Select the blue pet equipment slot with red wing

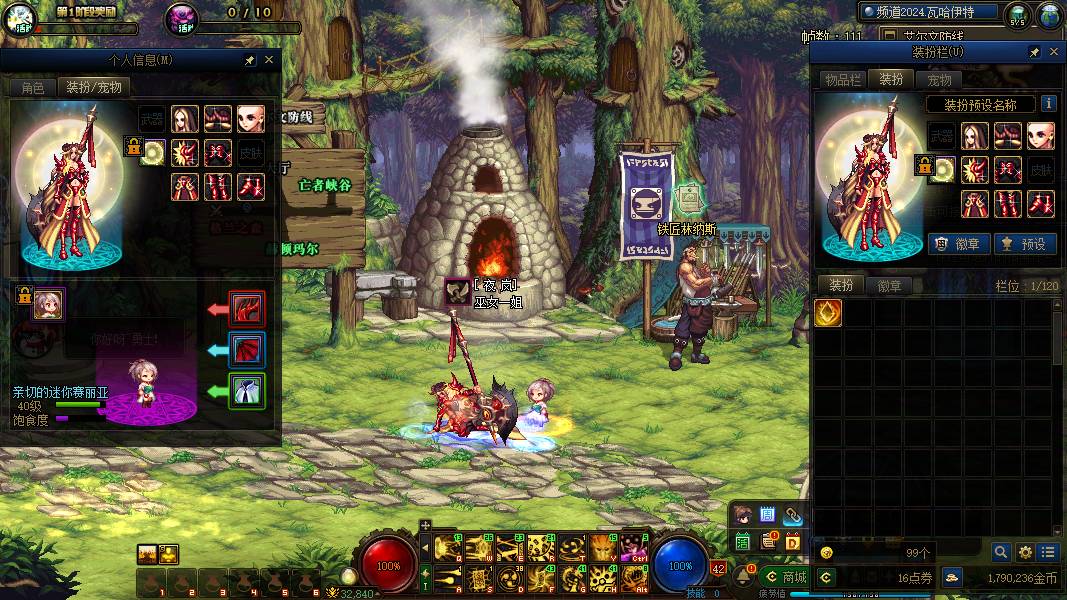tap(247, 349)
